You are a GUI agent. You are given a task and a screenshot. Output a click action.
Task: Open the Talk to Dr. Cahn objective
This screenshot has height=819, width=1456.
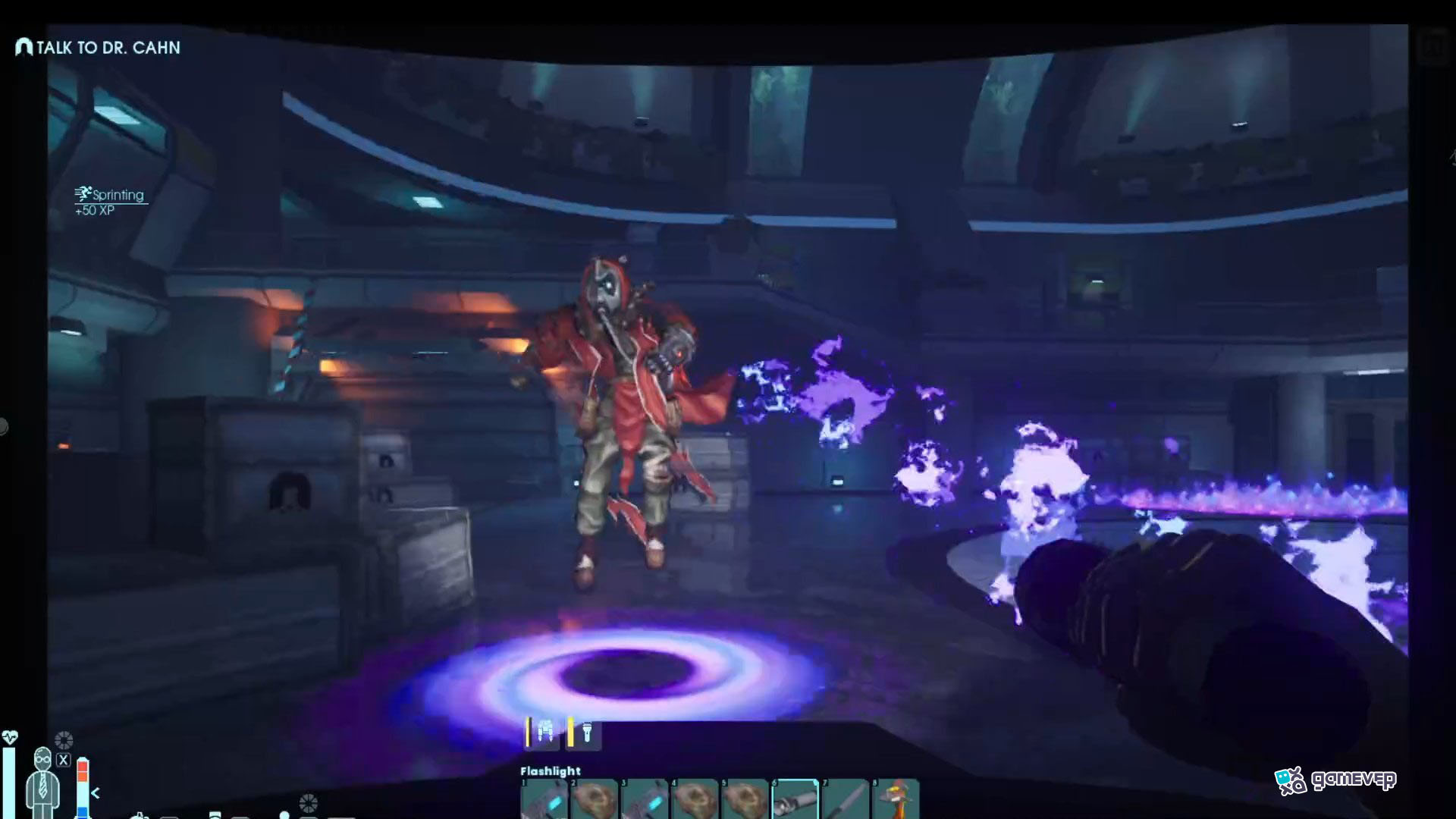(99, 48)
